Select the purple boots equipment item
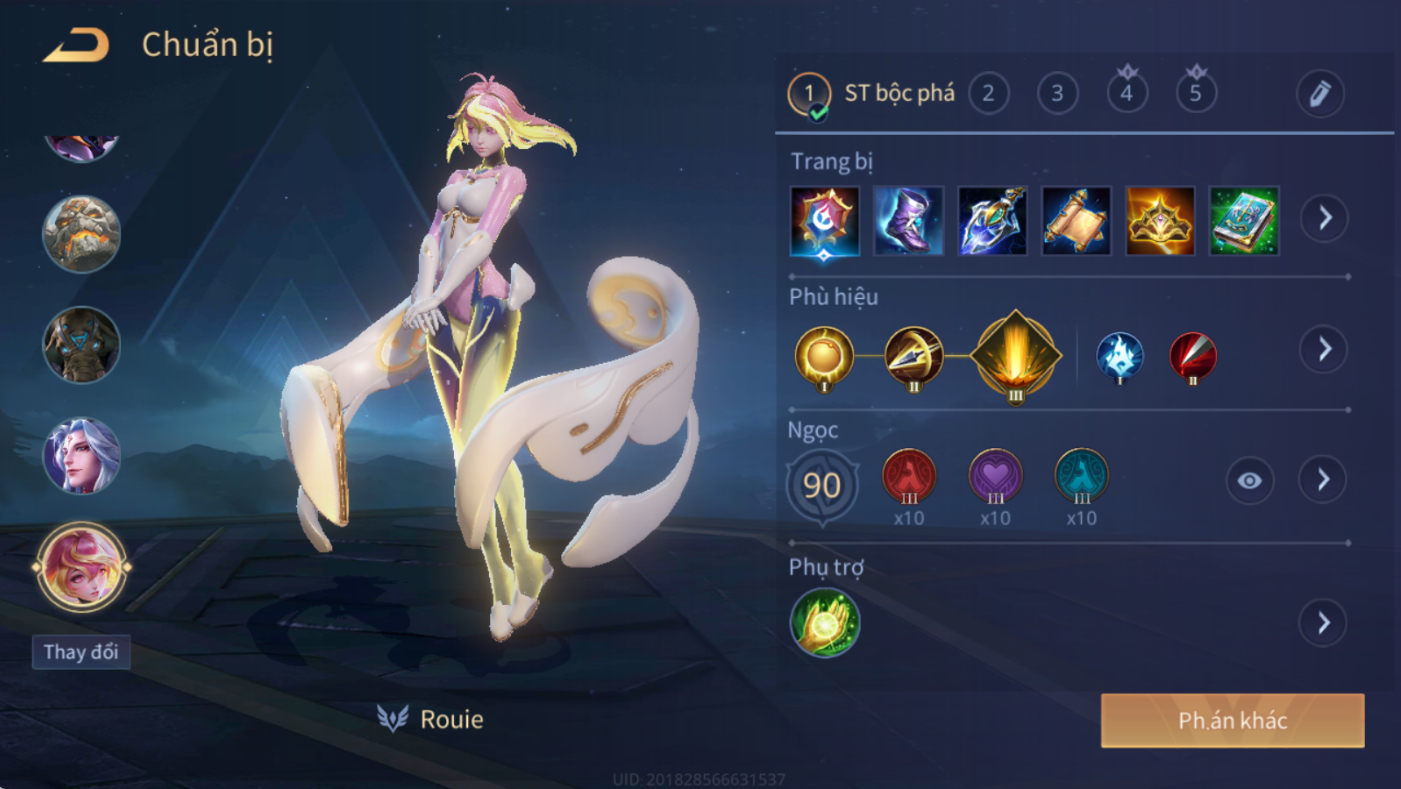This screenshot has height=789, width=1401. (x=908, y=221)
